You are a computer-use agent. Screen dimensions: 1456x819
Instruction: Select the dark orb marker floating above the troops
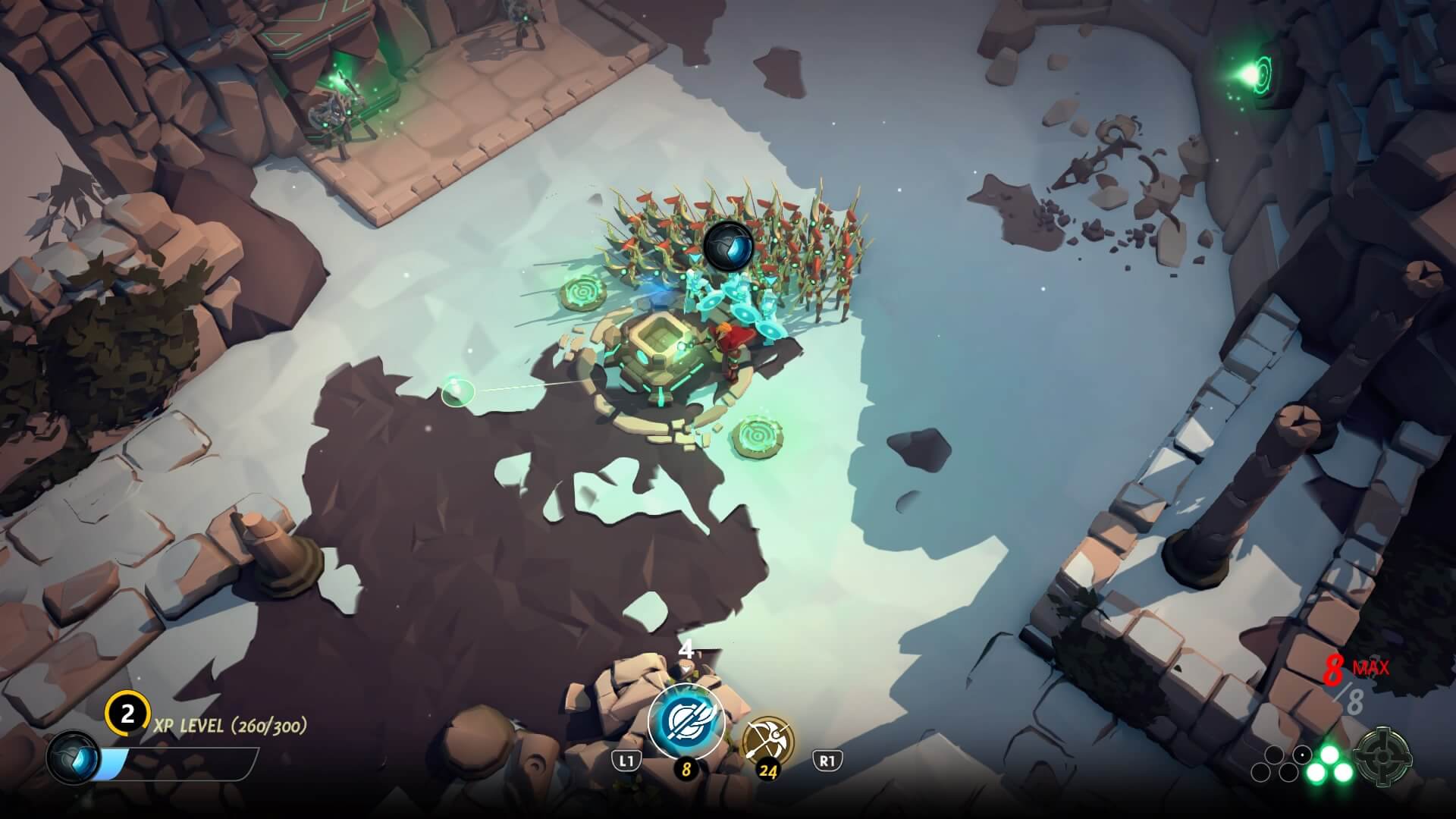click(728, 245)
